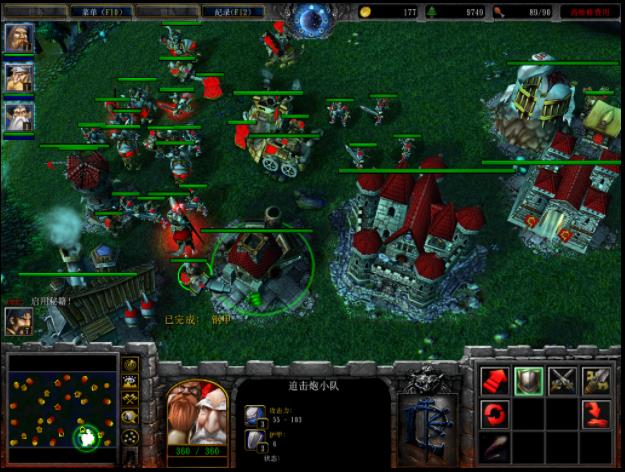The height and width of the screenshot is (472, 625).
Task: Open the 菜单 (F10) menu button
Action: [101, 12]
